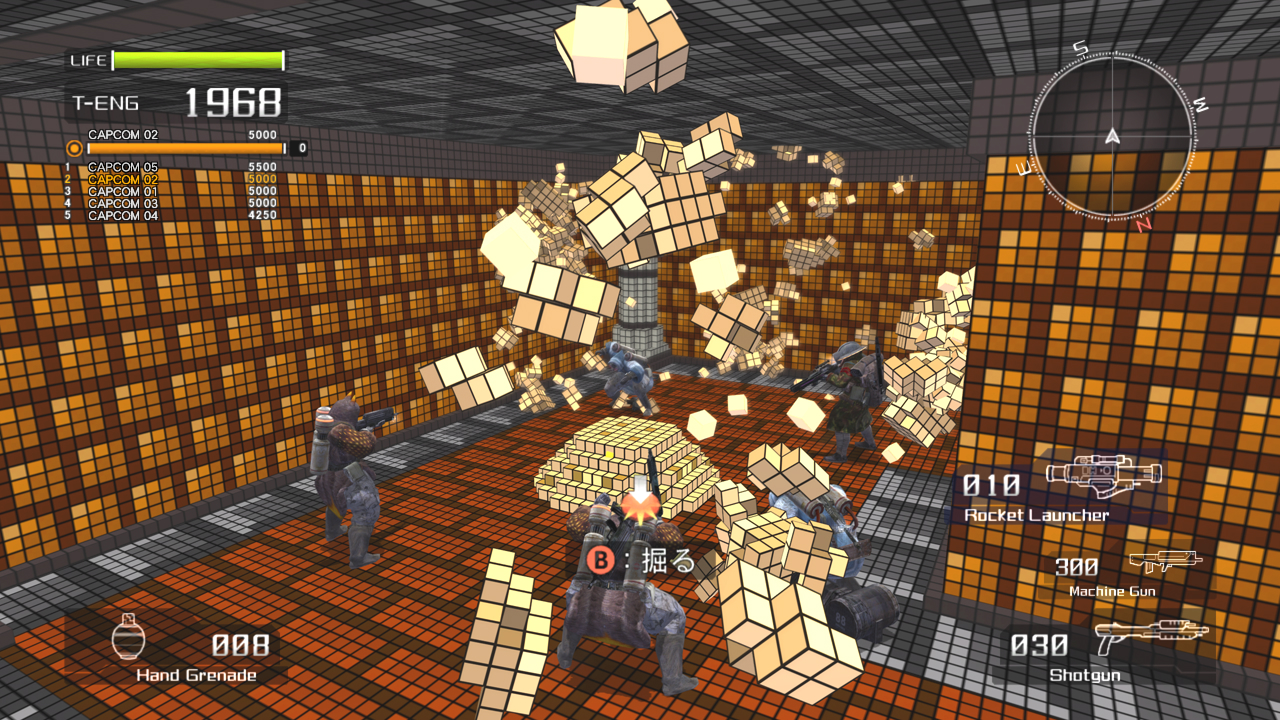Viewport: 1280px width, 720px height.
Task: Select CAPCOM 04 leaderboard entry
Action: point(170,216)
